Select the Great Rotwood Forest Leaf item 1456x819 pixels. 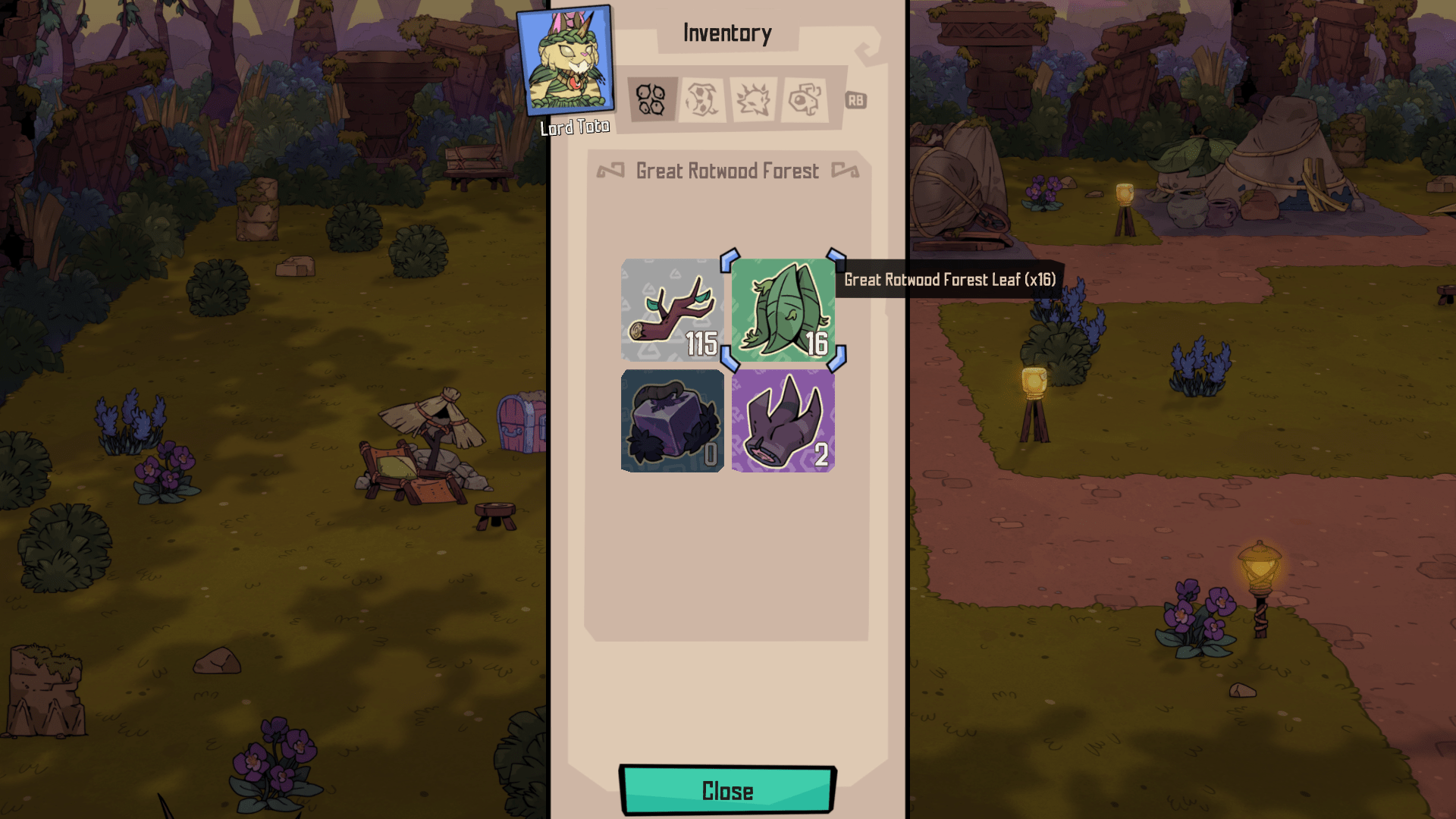tap(783, 311)
